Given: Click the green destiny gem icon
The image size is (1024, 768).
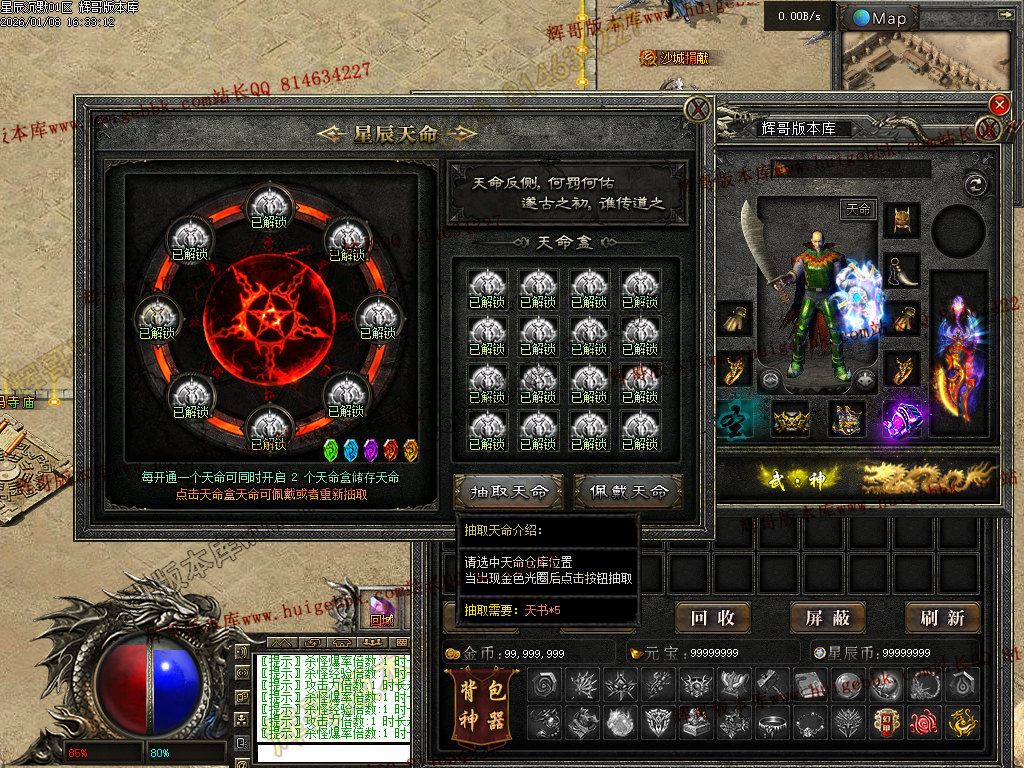Looking at the screenshot, I should click(x=333, y=449).
